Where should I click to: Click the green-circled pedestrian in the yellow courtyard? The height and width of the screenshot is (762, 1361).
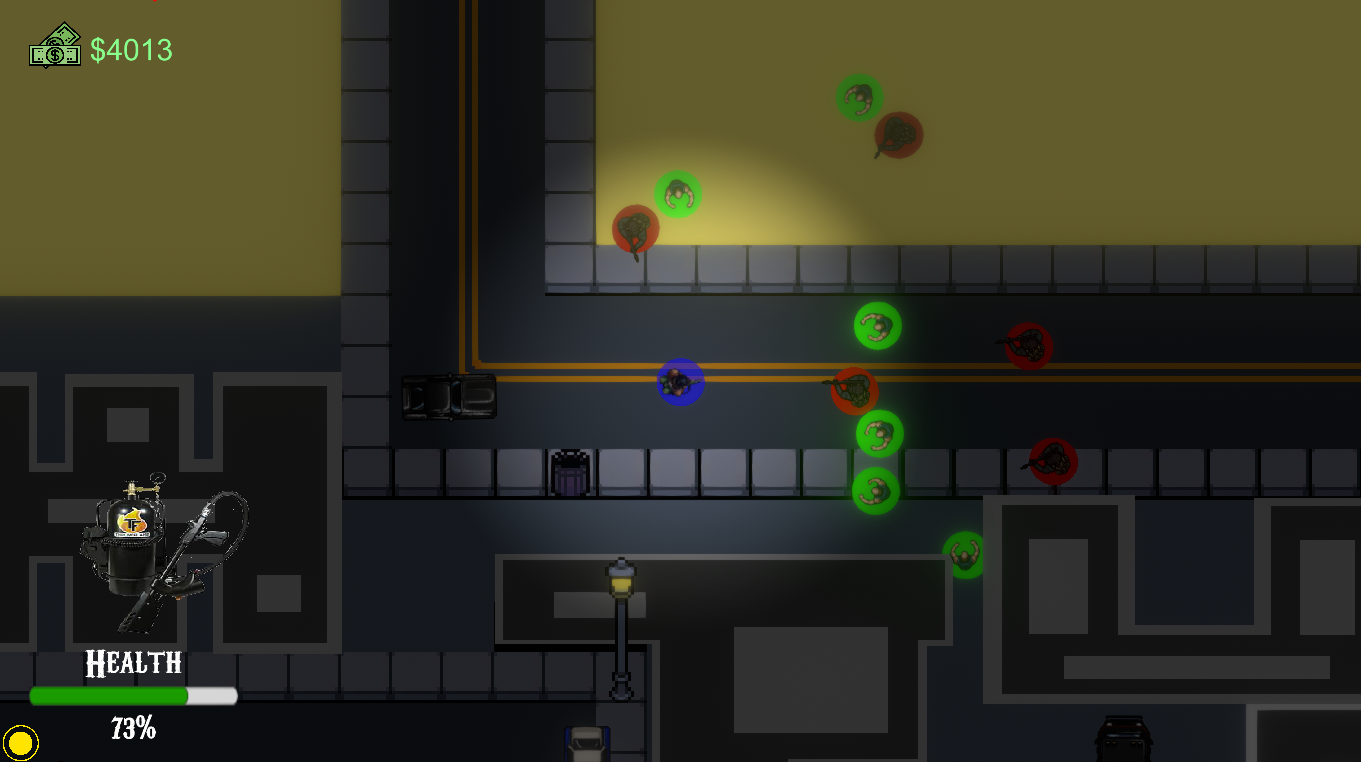click(x=677, y=194)
